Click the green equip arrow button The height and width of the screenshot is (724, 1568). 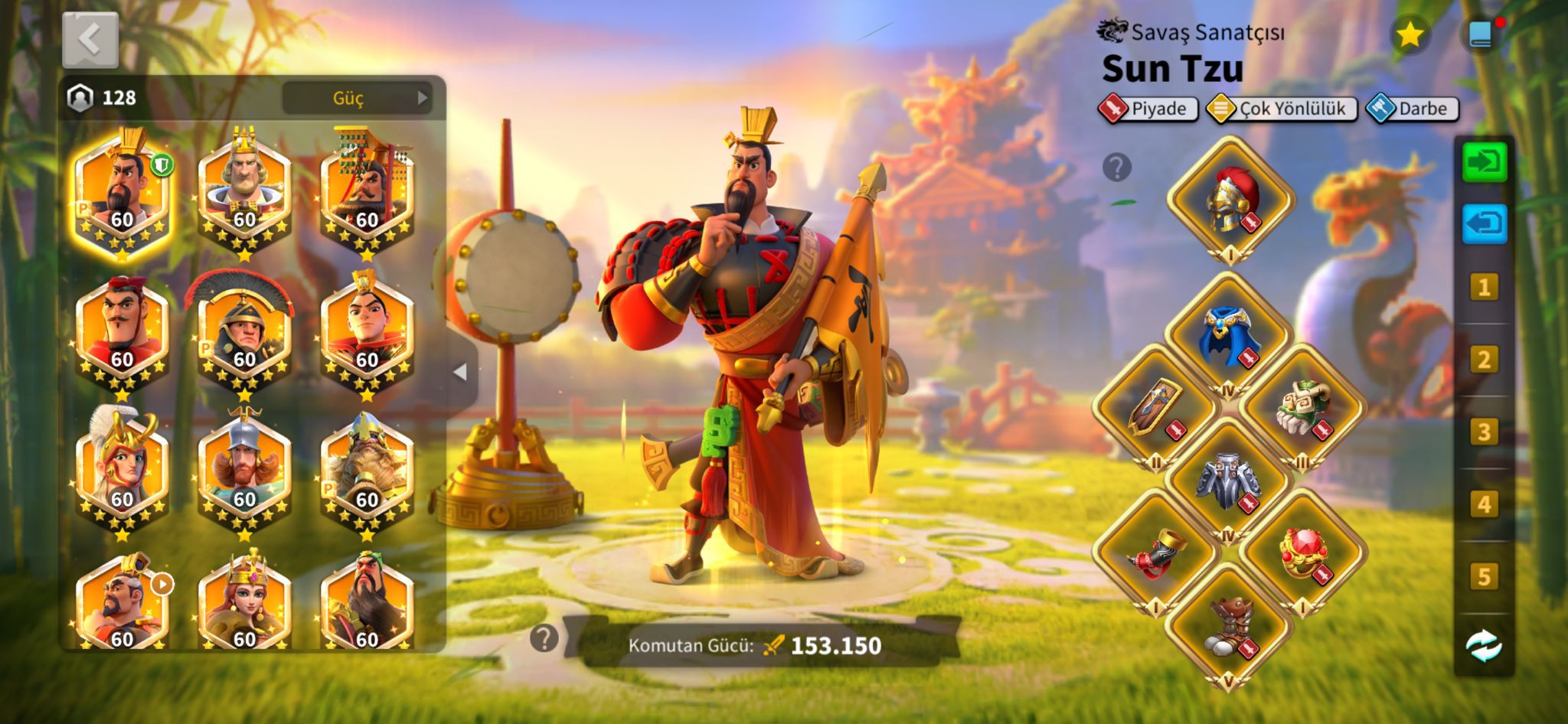tap(1484, 162)
